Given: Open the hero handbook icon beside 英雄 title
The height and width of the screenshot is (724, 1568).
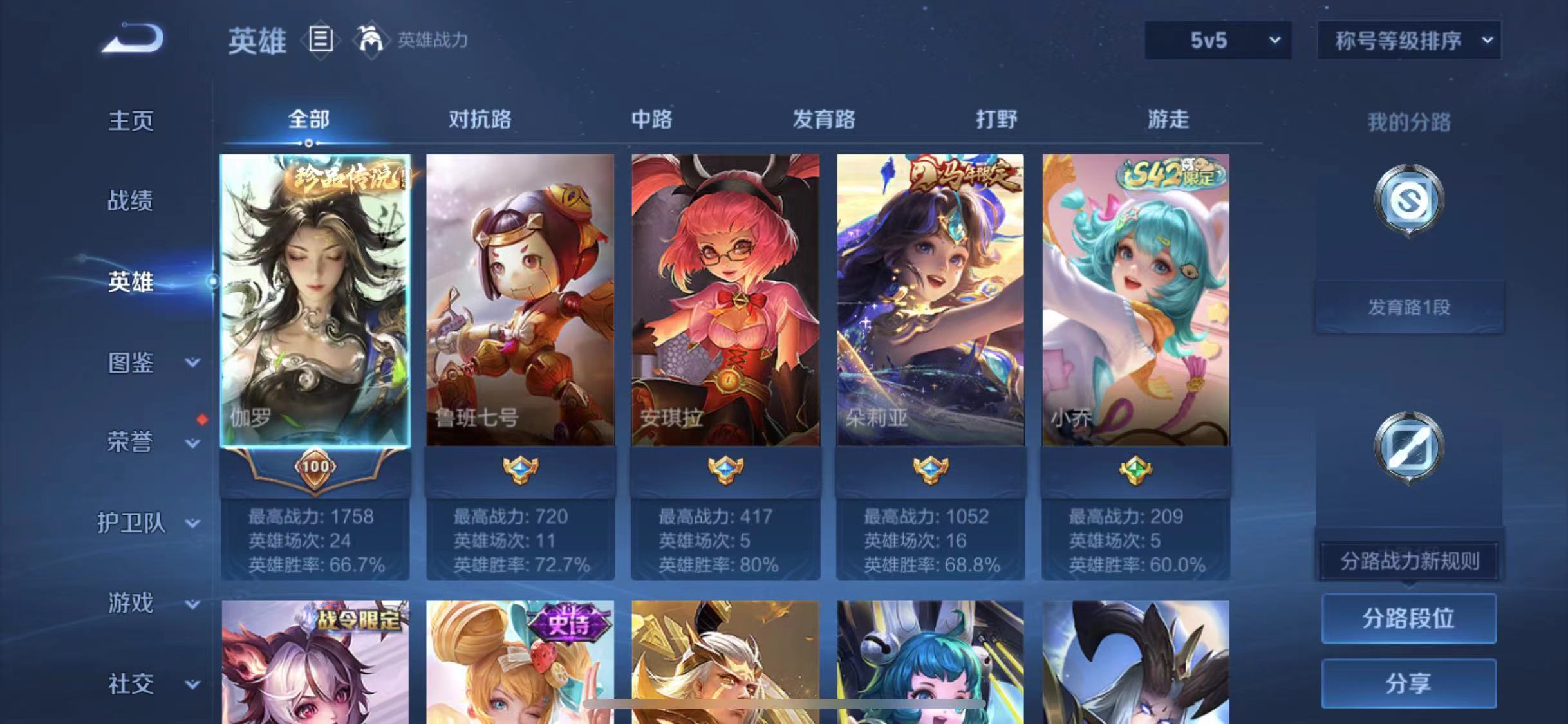Looking at the screenshot, I should pos(320,40).
